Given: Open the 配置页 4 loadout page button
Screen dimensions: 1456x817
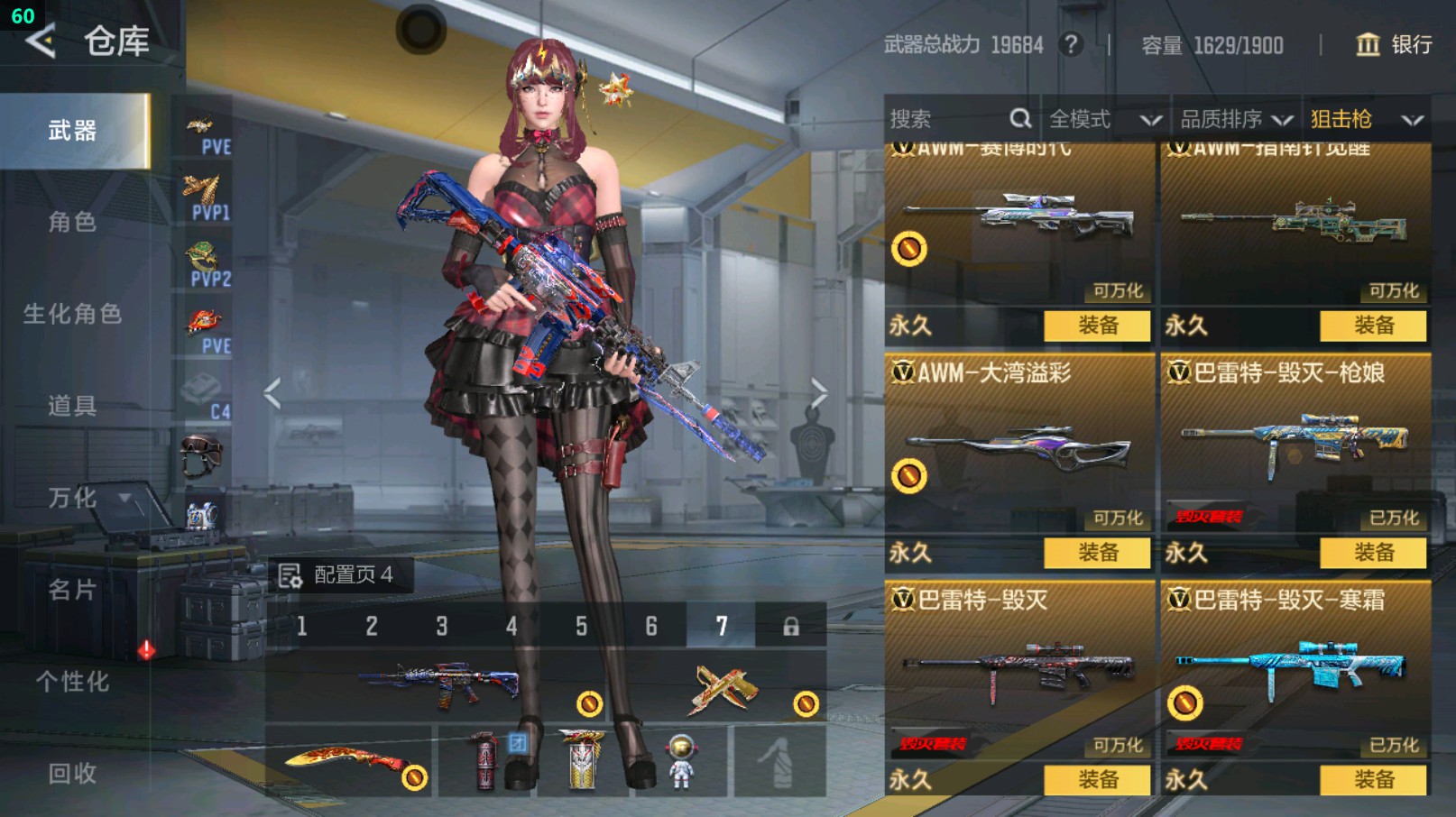Looking at the screenshot, I should pos(339,574).
